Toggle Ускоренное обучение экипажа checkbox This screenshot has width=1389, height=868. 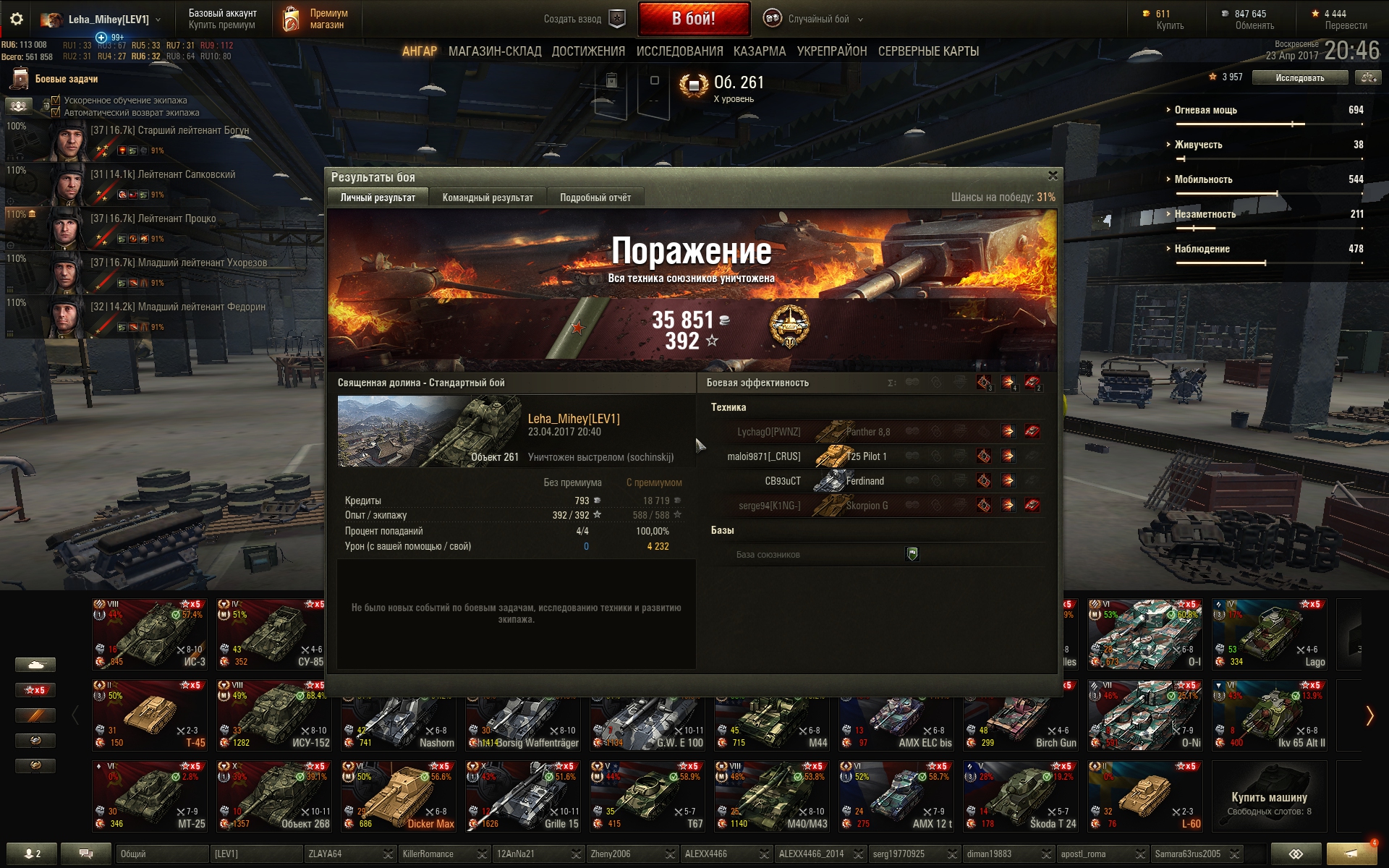[56, 101]
